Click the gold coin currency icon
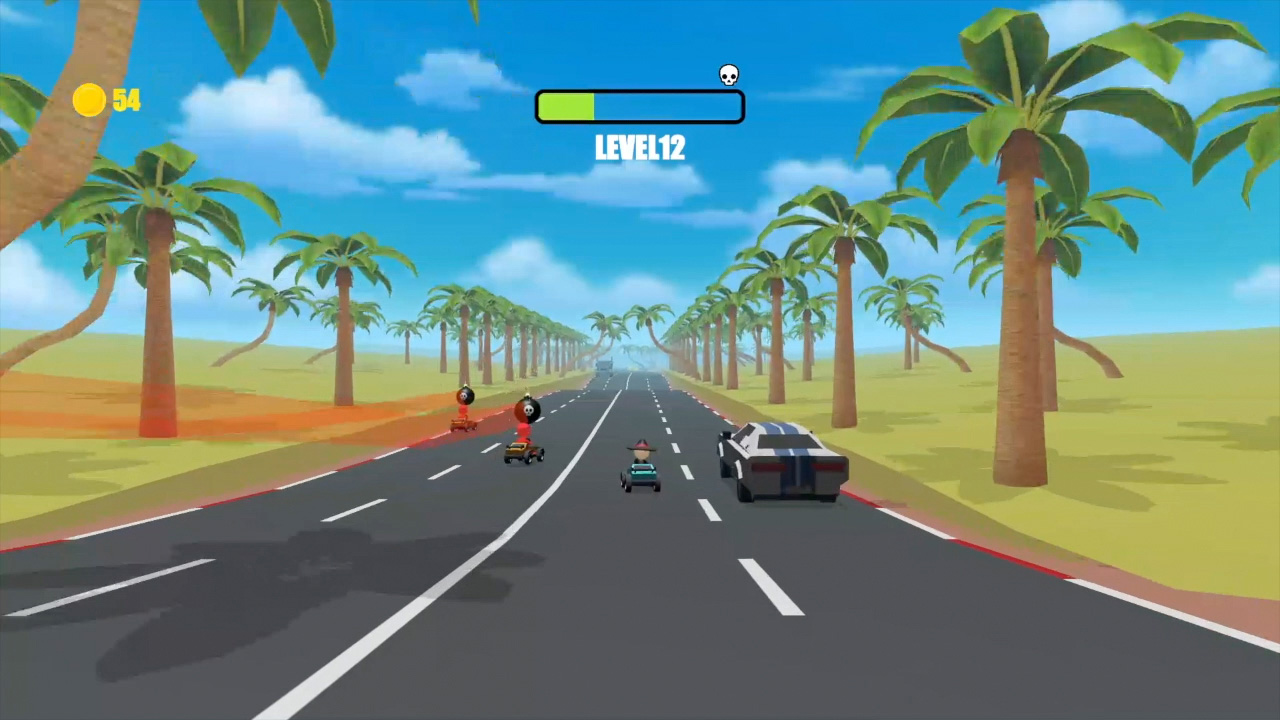The width and height of the screenshot is (1280, 720). click(x=88, y=100)
